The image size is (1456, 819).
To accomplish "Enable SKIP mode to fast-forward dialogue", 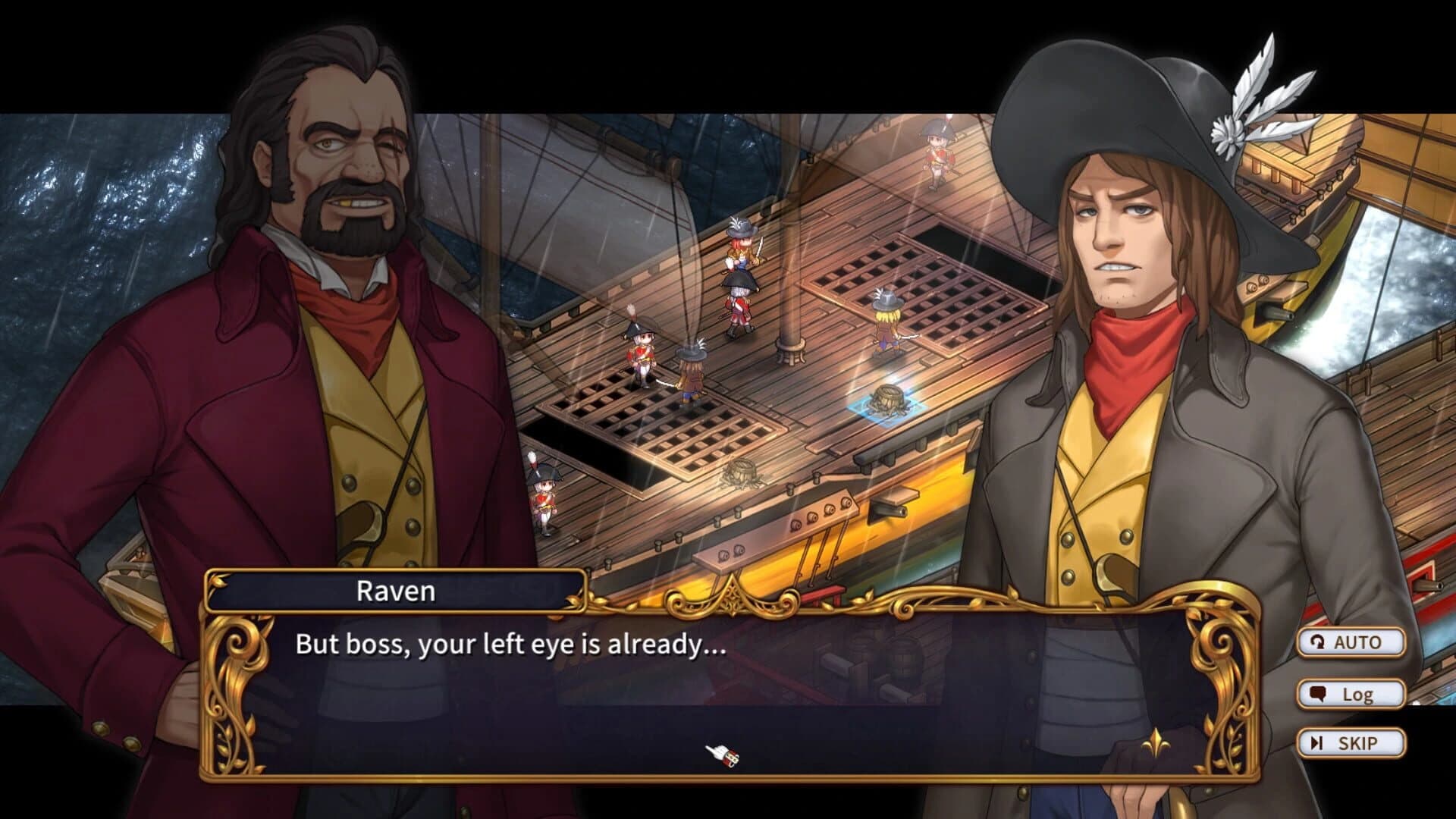I will pos(1351,742).
